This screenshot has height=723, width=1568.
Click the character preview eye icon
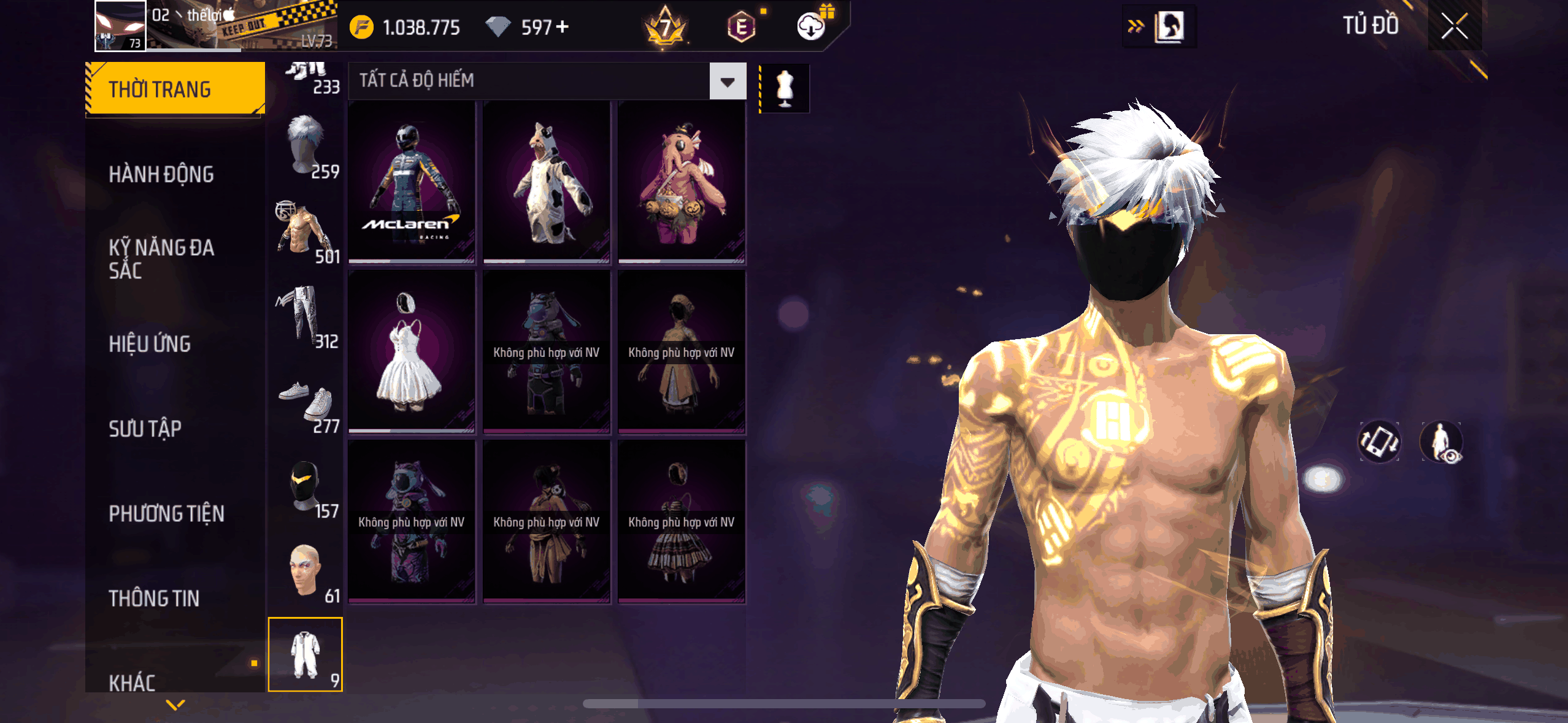coord(1442,442)
